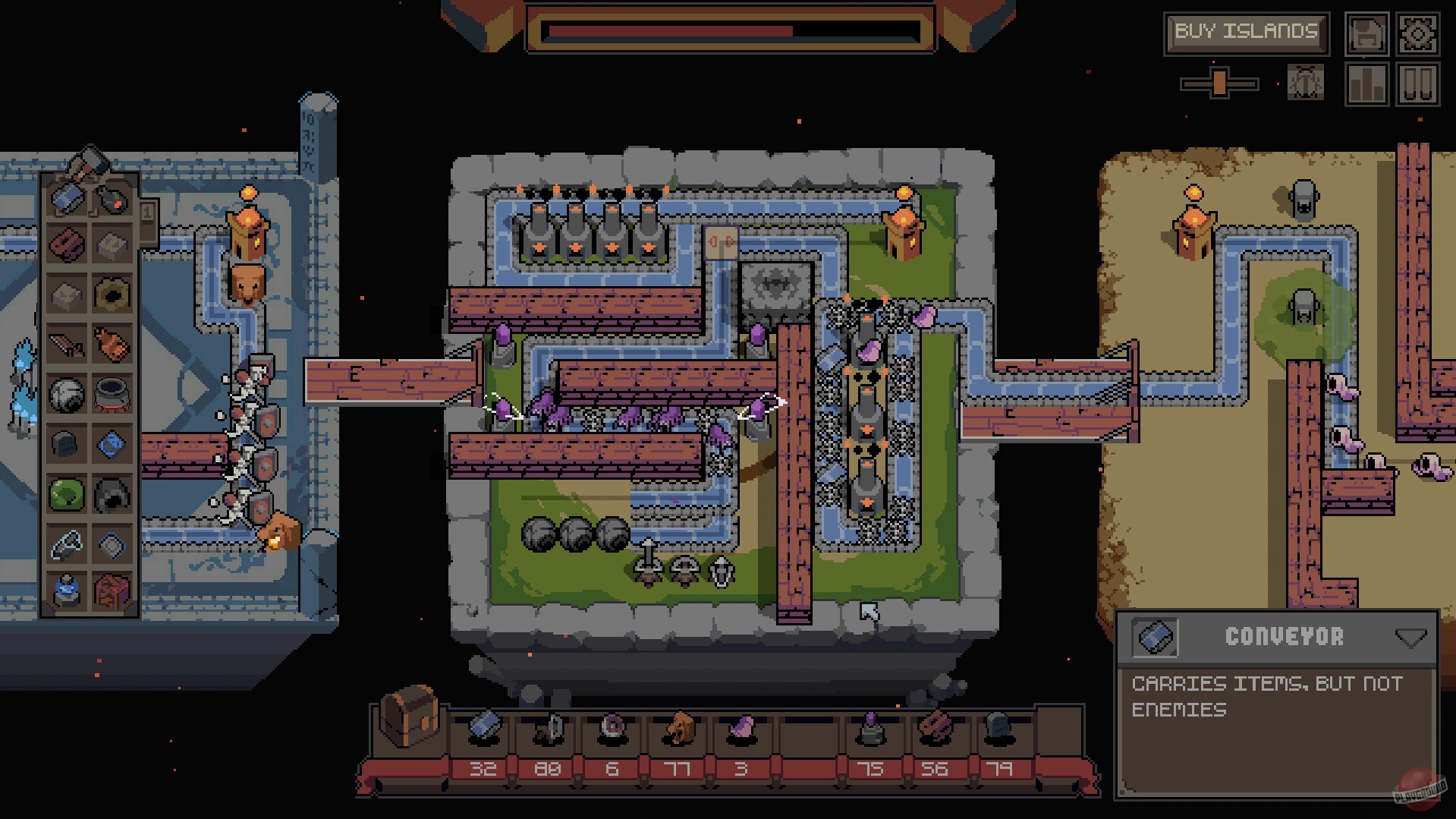Viewport: 1456px width, 819px height.
Task: Select the sword item in the build menu
Action: (x=68, y=342)
